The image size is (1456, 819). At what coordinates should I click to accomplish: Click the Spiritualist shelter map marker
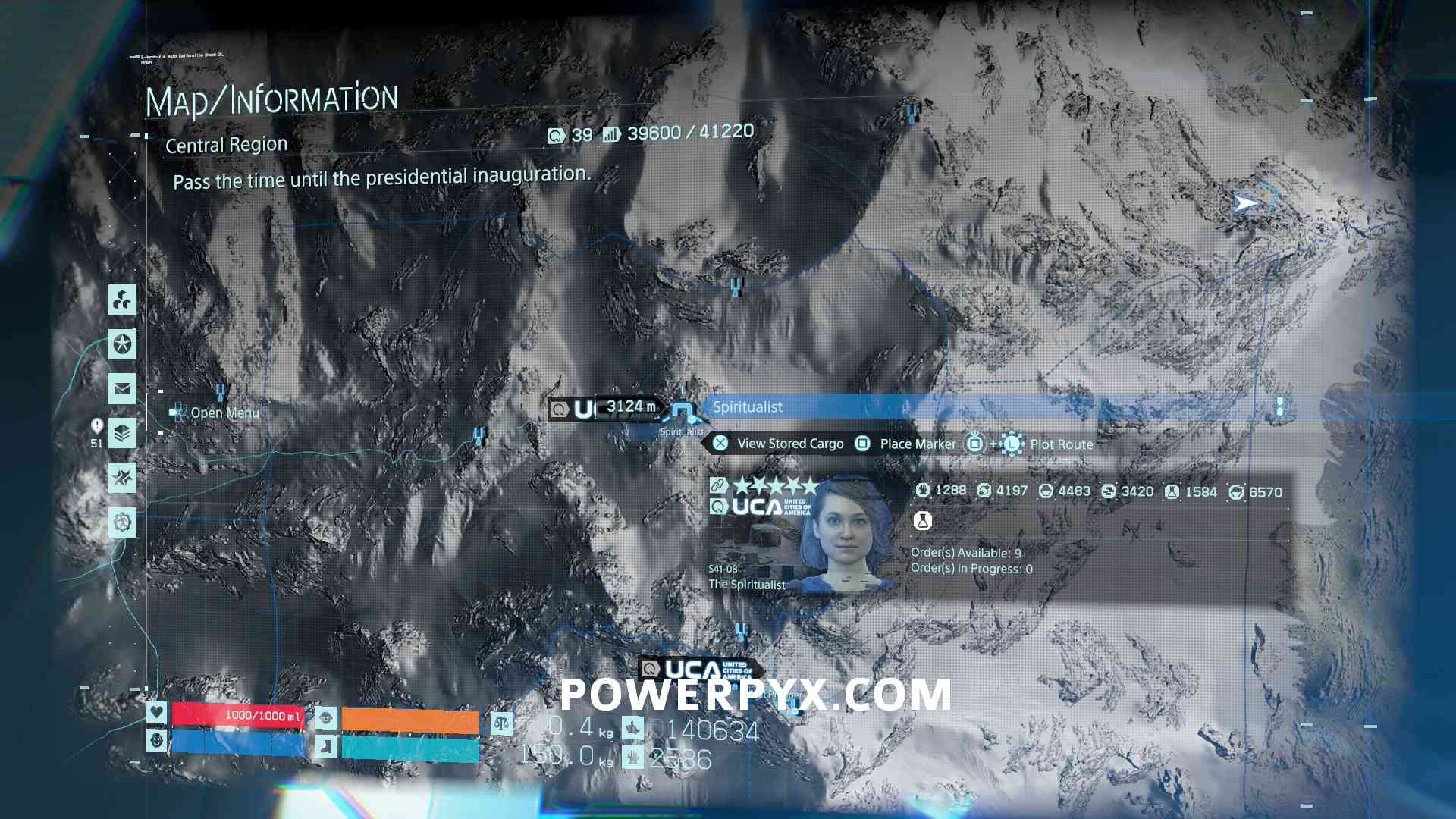click(x=683, y=412)
